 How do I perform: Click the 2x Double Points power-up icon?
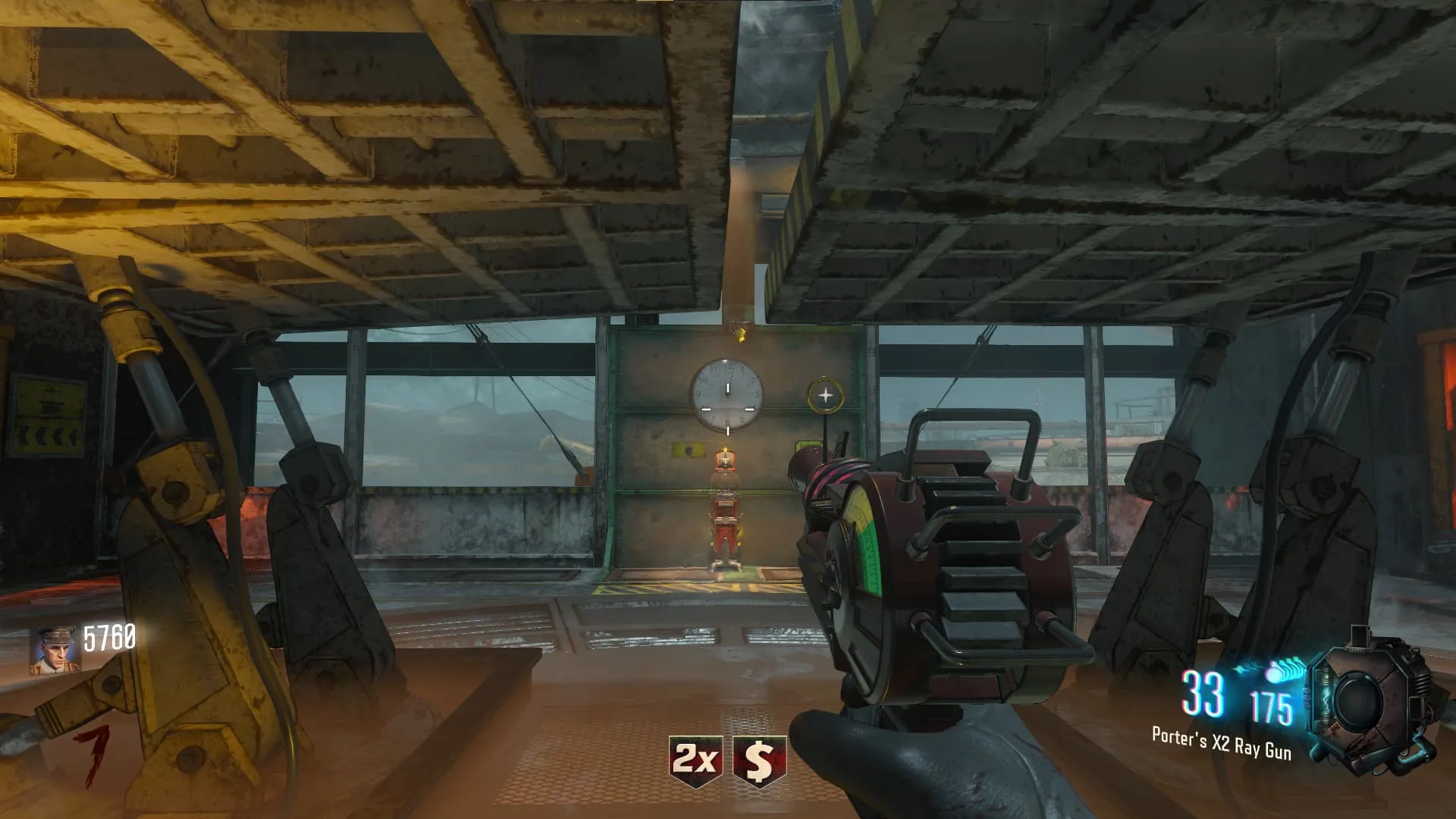[x=695, y=760]
